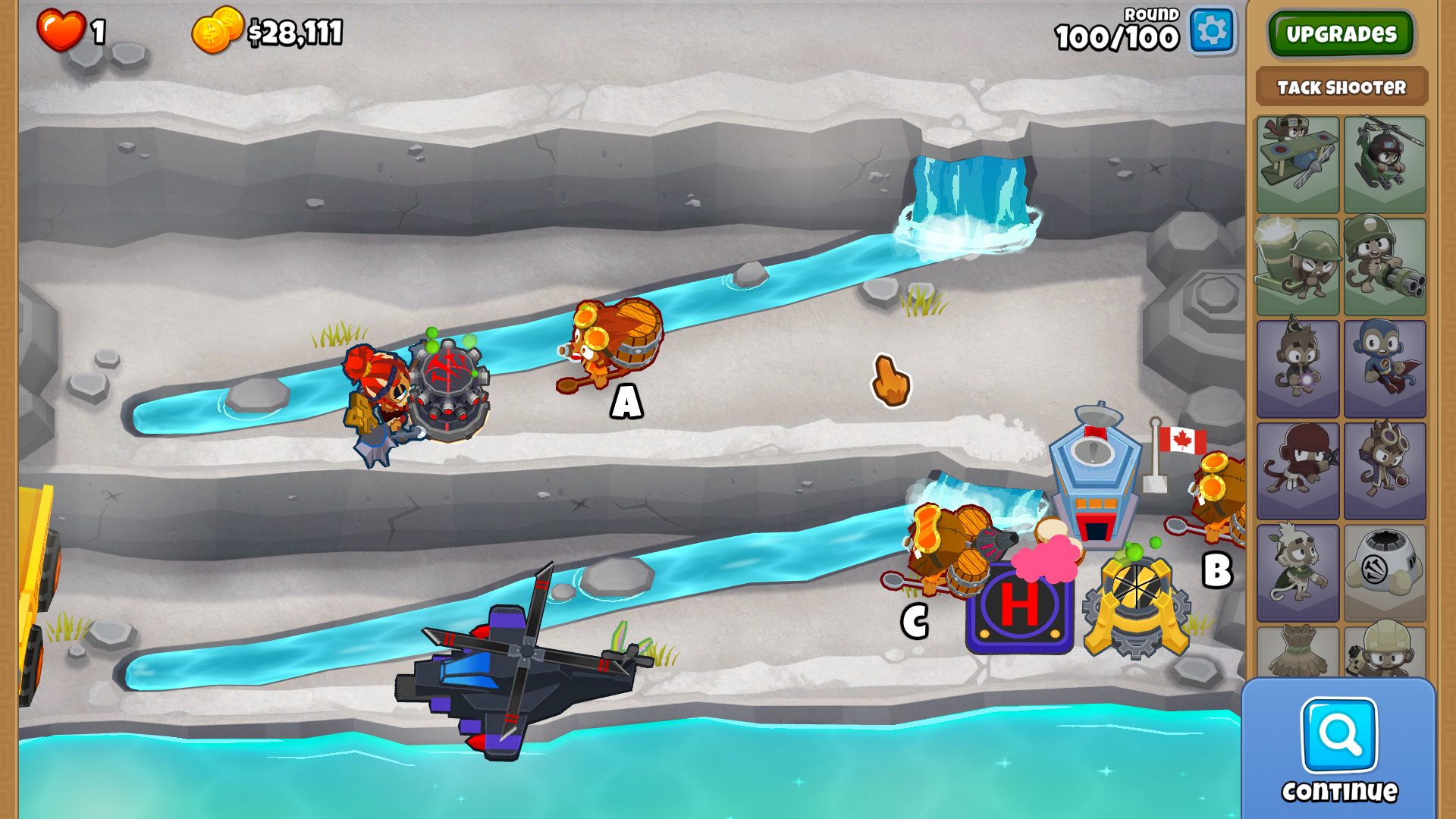Viewport: 1456px width, 819px height.
Task: Open settings with the gear icon
Action: click(1212, 32)
